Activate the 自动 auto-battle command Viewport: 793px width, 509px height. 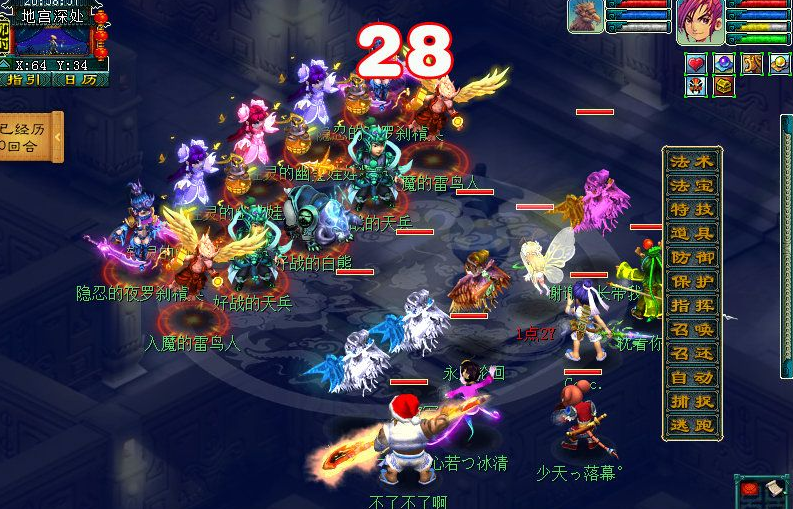(691, 378)
